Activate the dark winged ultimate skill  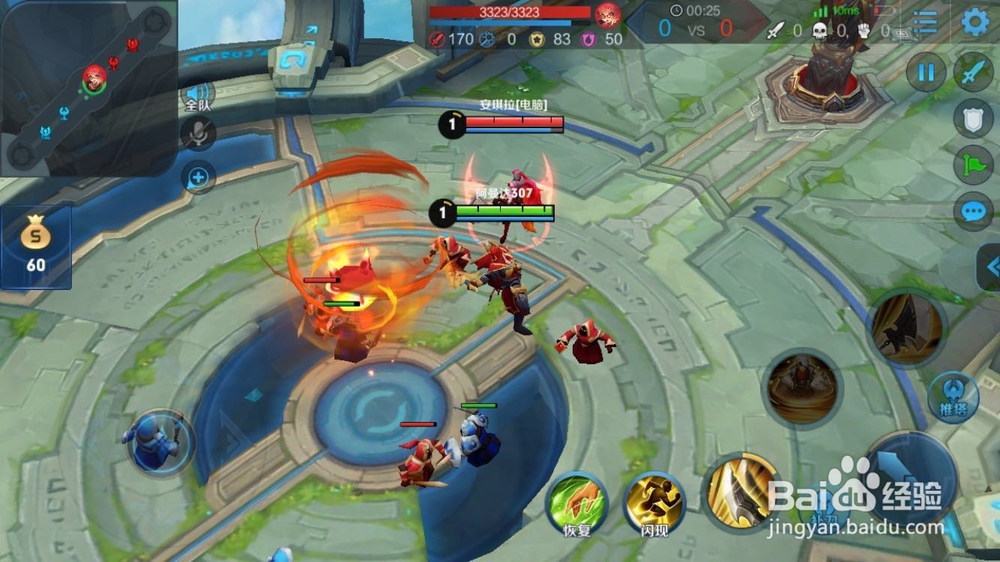click(x=906, y=327)
